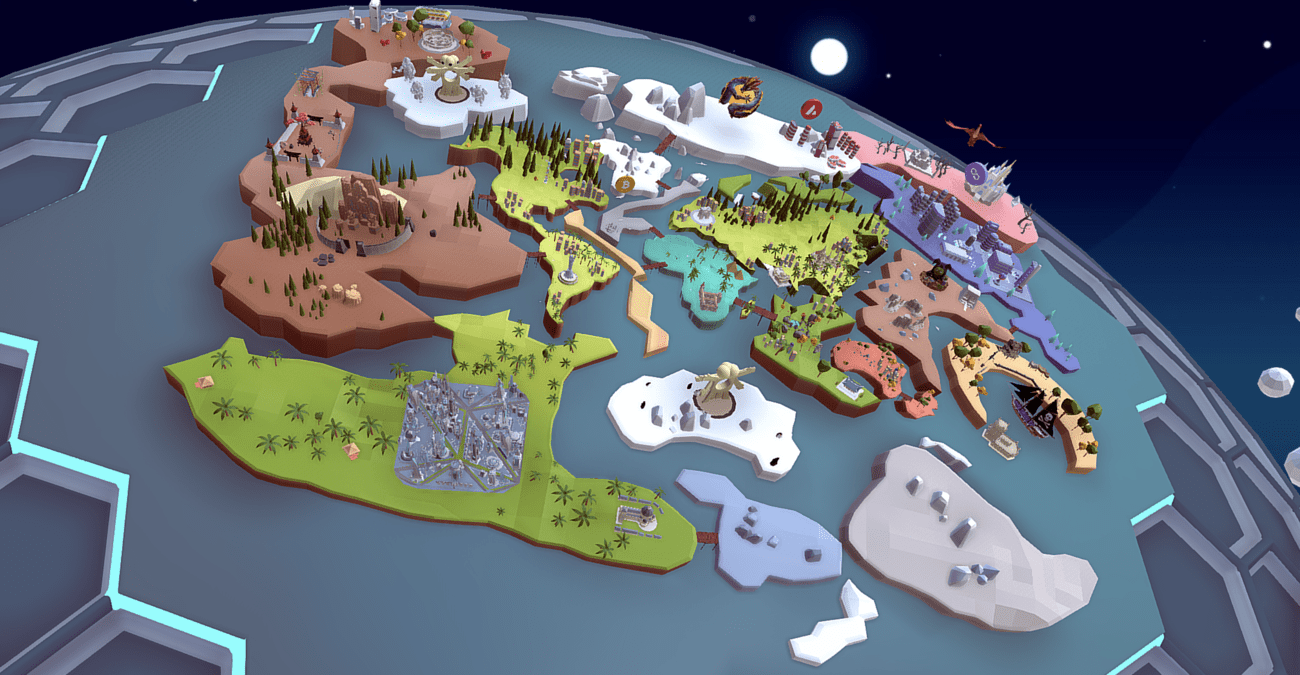The height and width of the screenshot is (675, 1300).
Task: Click the red Avalanche logo marker
Action: click(x=810, y=108)
